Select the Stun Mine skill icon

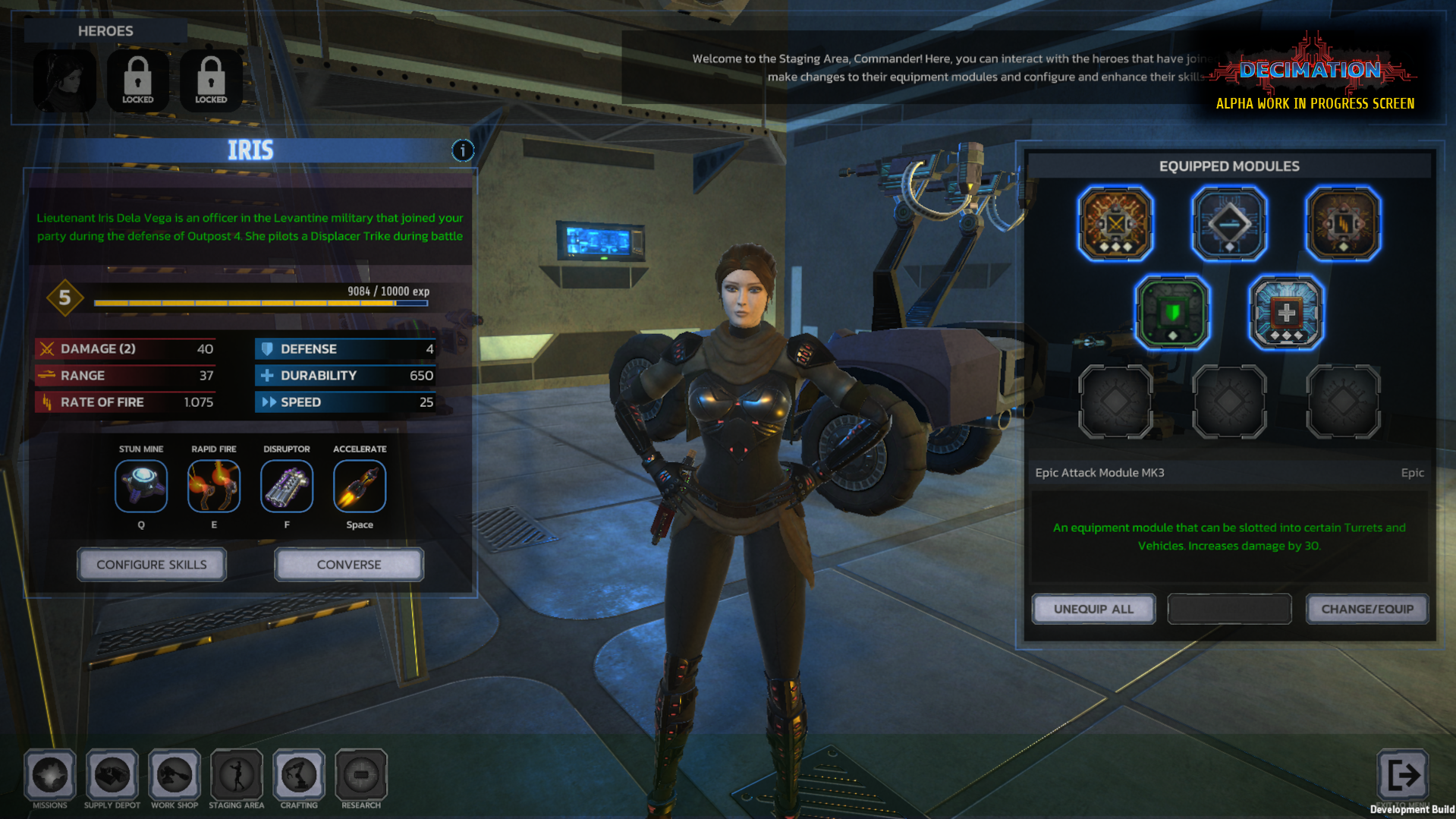tap(141, 487)
